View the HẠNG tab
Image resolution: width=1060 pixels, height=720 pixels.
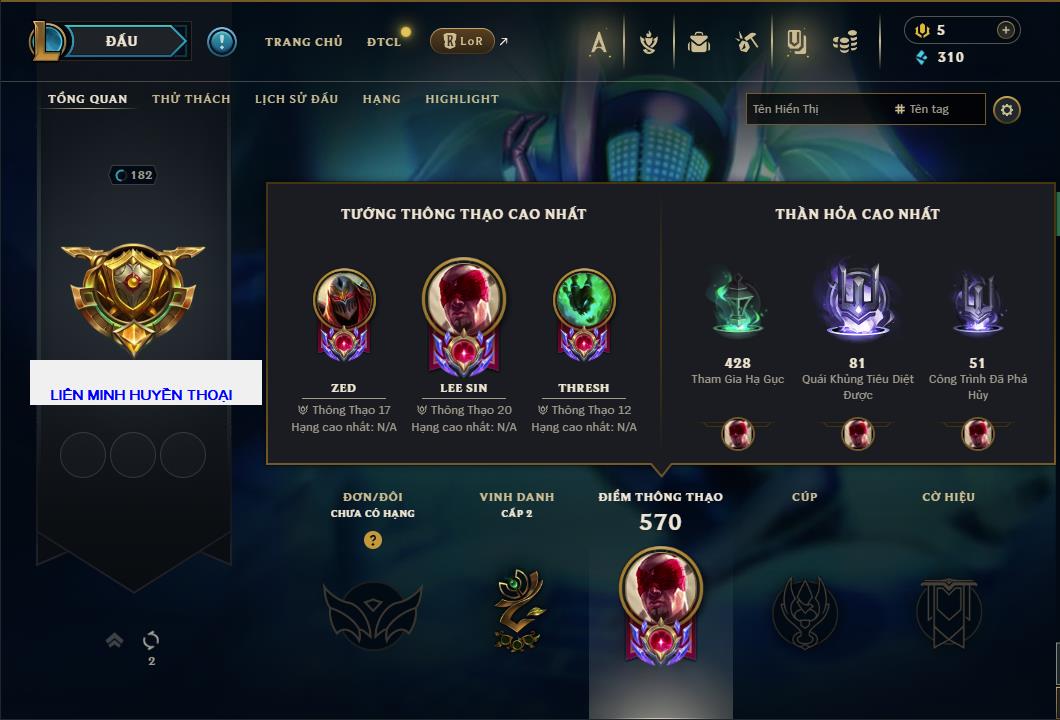pos(381,99)
